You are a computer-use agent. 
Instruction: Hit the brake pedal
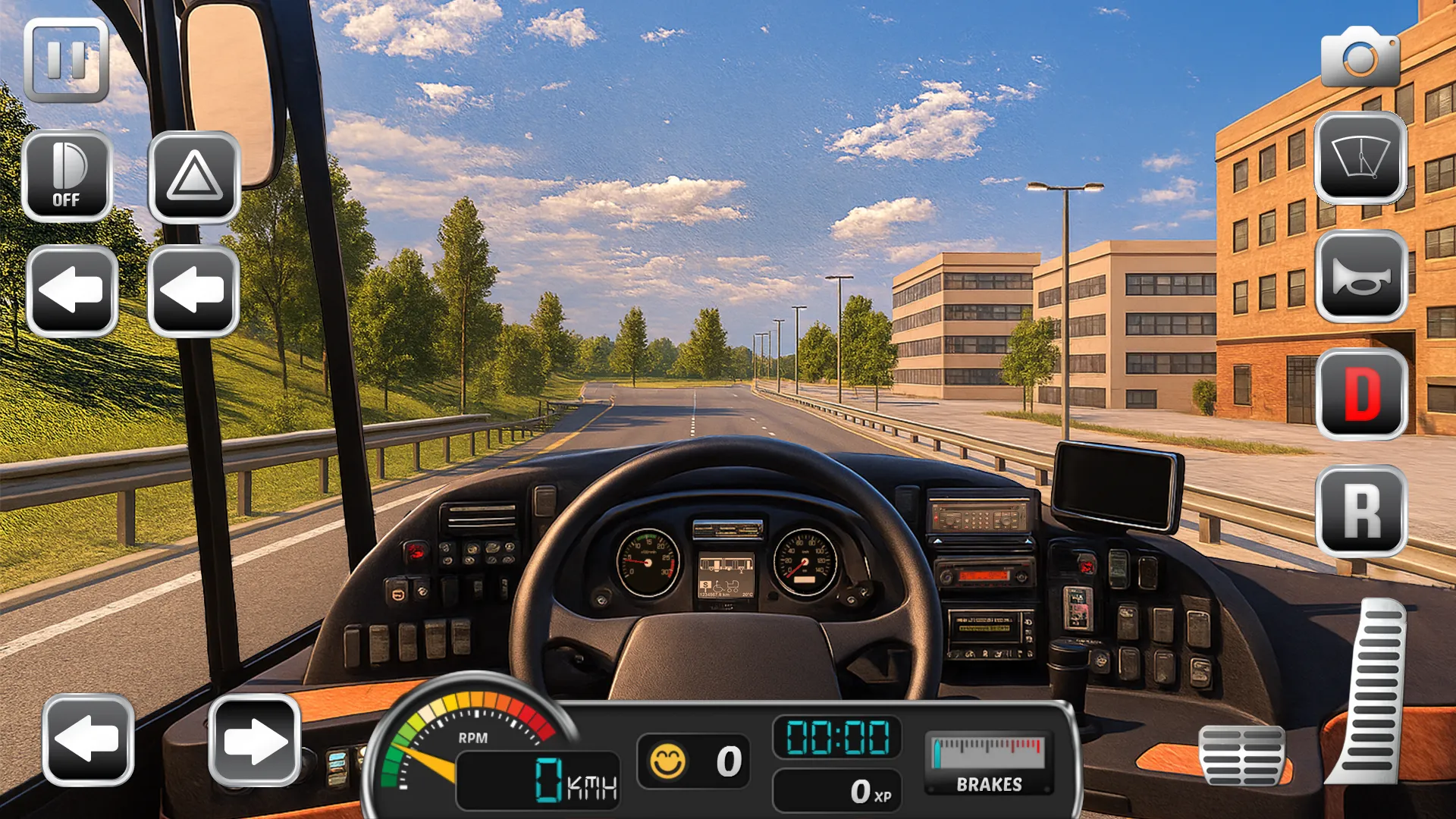[x=1241, y=755]
